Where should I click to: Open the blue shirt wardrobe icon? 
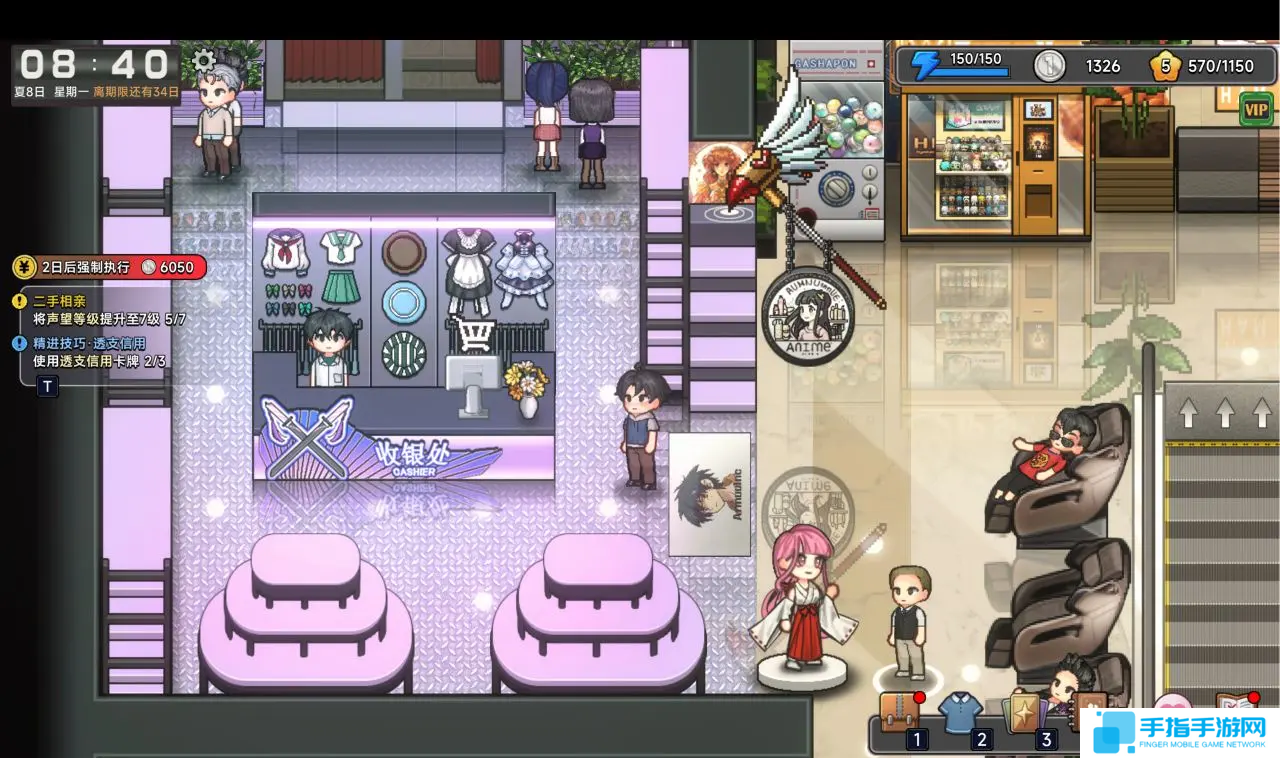[961, 711]
